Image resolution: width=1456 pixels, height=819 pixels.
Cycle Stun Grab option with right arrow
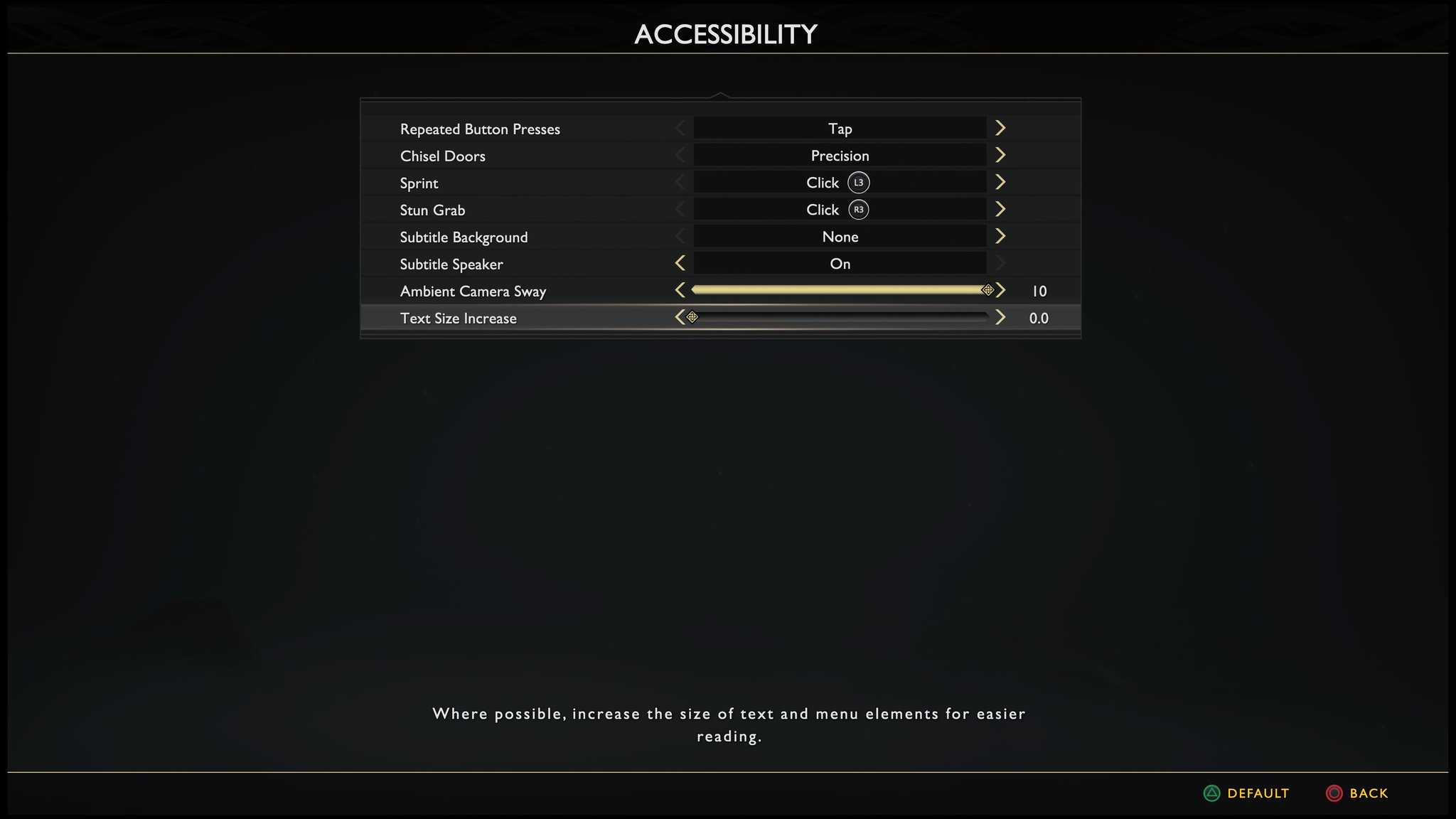tap(1000, 209)
